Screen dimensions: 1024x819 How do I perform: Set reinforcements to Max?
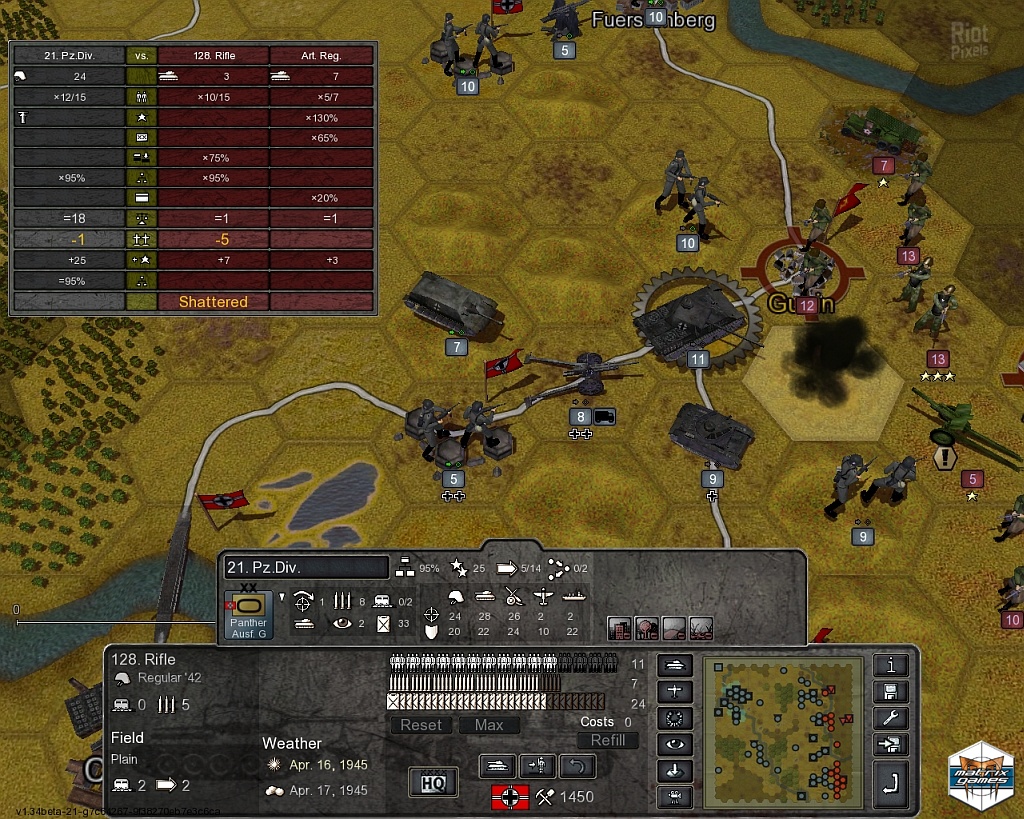tap(489, 725)
